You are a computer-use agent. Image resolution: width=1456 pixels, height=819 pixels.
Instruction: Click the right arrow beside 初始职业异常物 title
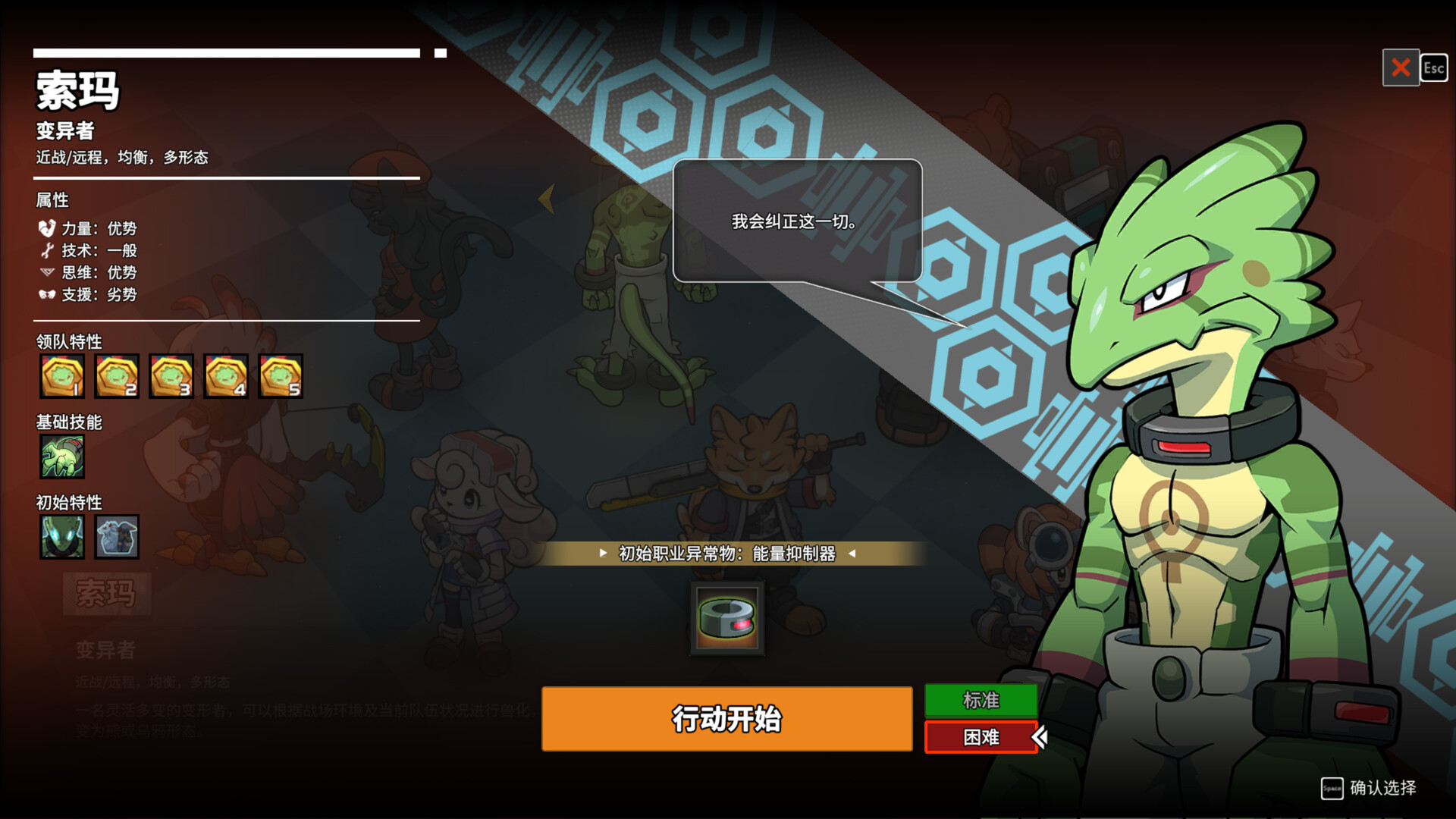coord(851,554)
